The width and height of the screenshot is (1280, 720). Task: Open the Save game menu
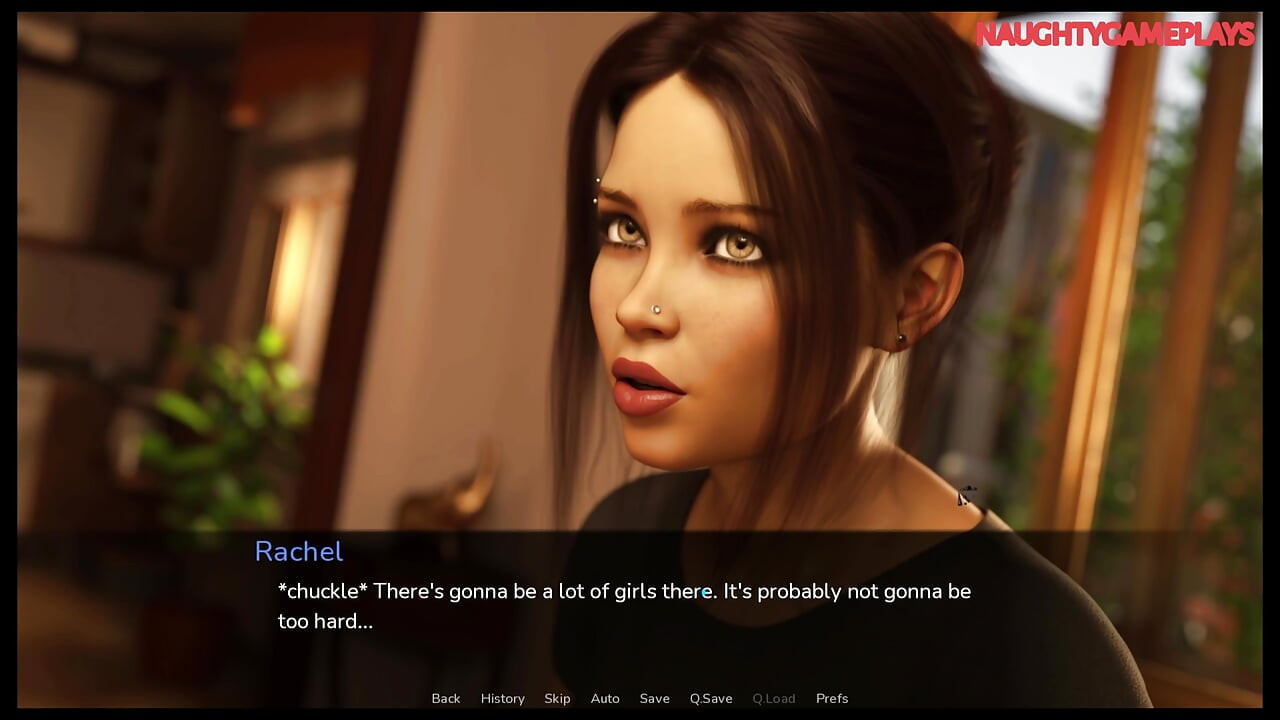[x=655, y=698]
